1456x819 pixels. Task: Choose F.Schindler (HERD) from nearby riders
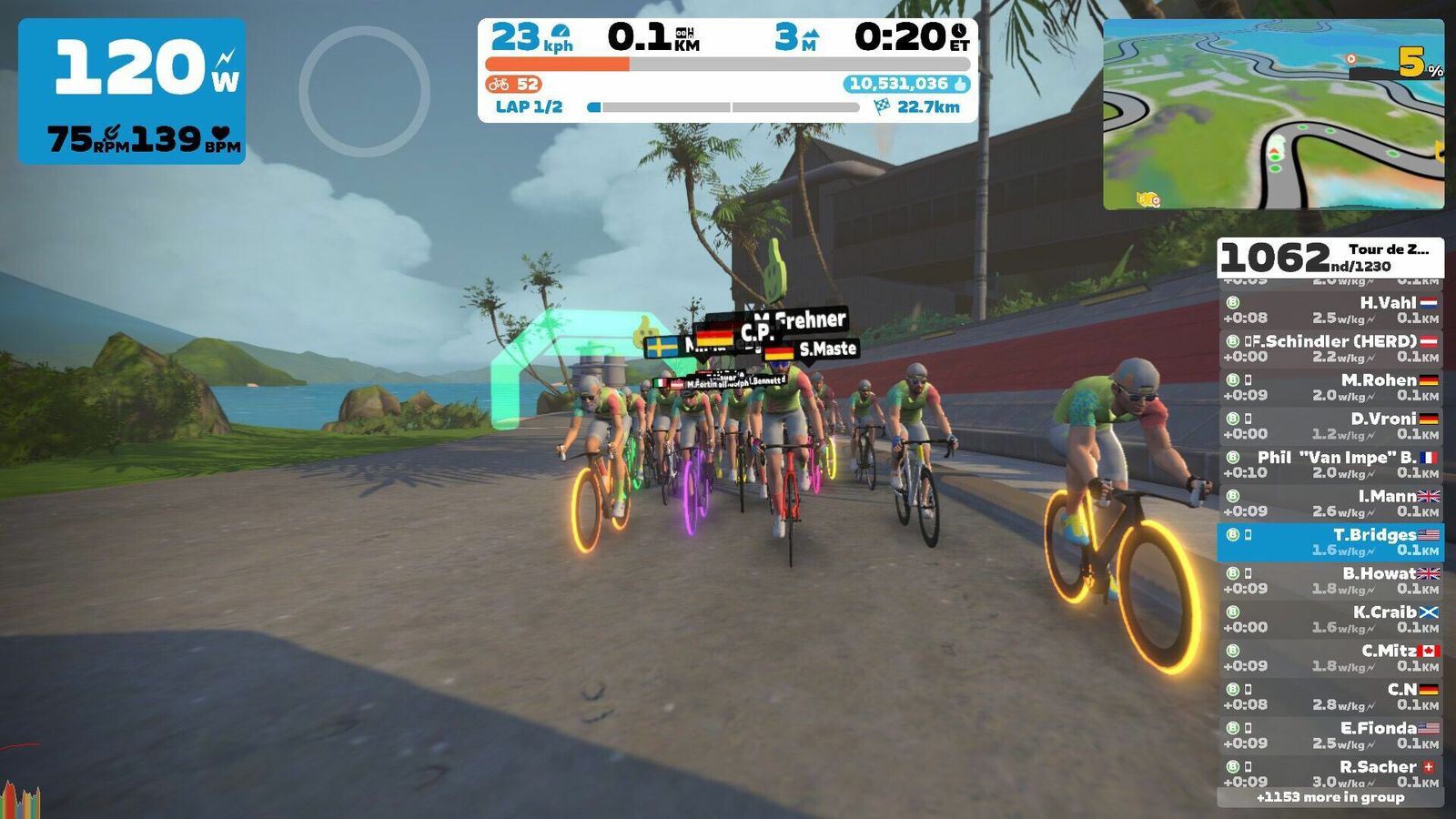(x=1330, y=349)
